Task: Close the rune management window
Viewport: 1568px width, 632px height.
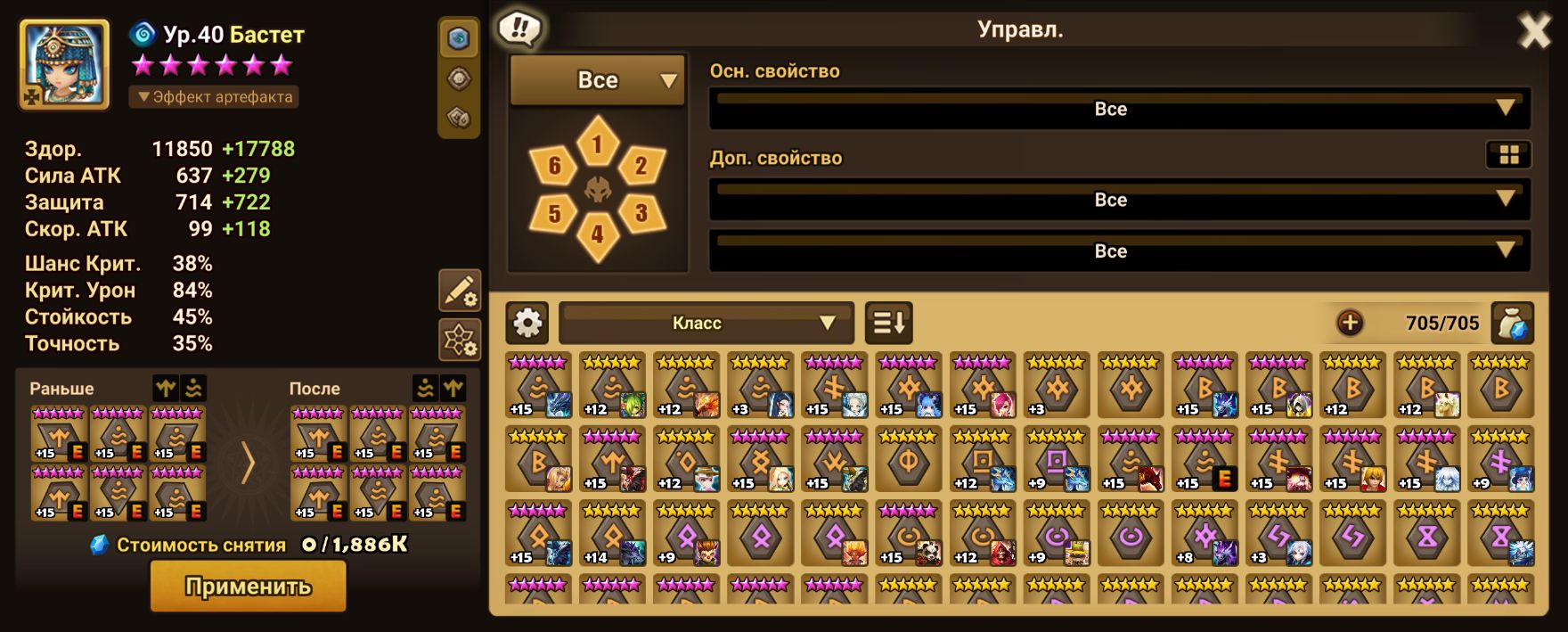Action: tap(1534, 32)
